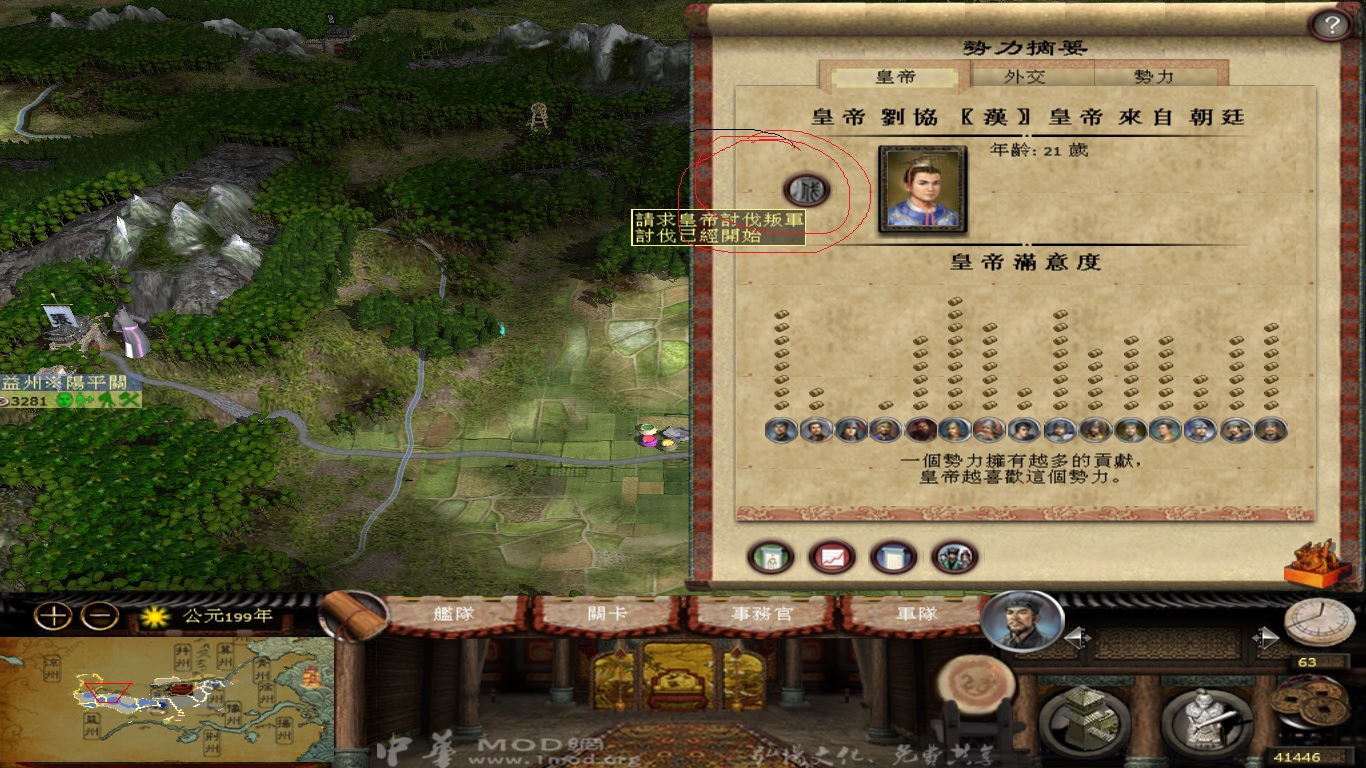Click the campaign minimap
The height and width of the screenshot is (768, 1366).
tap(165, 700)
